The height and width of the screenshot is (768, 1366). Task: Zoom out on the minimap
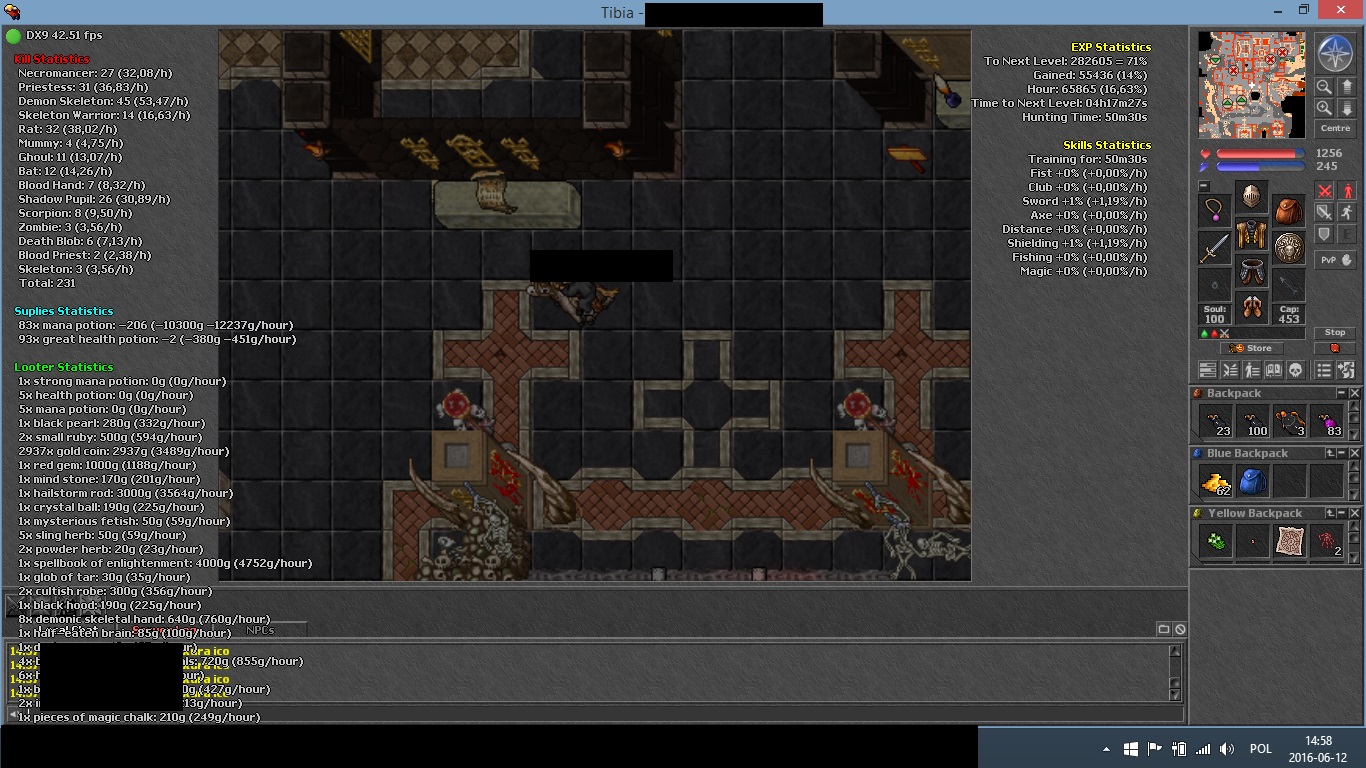point(1324,87)
